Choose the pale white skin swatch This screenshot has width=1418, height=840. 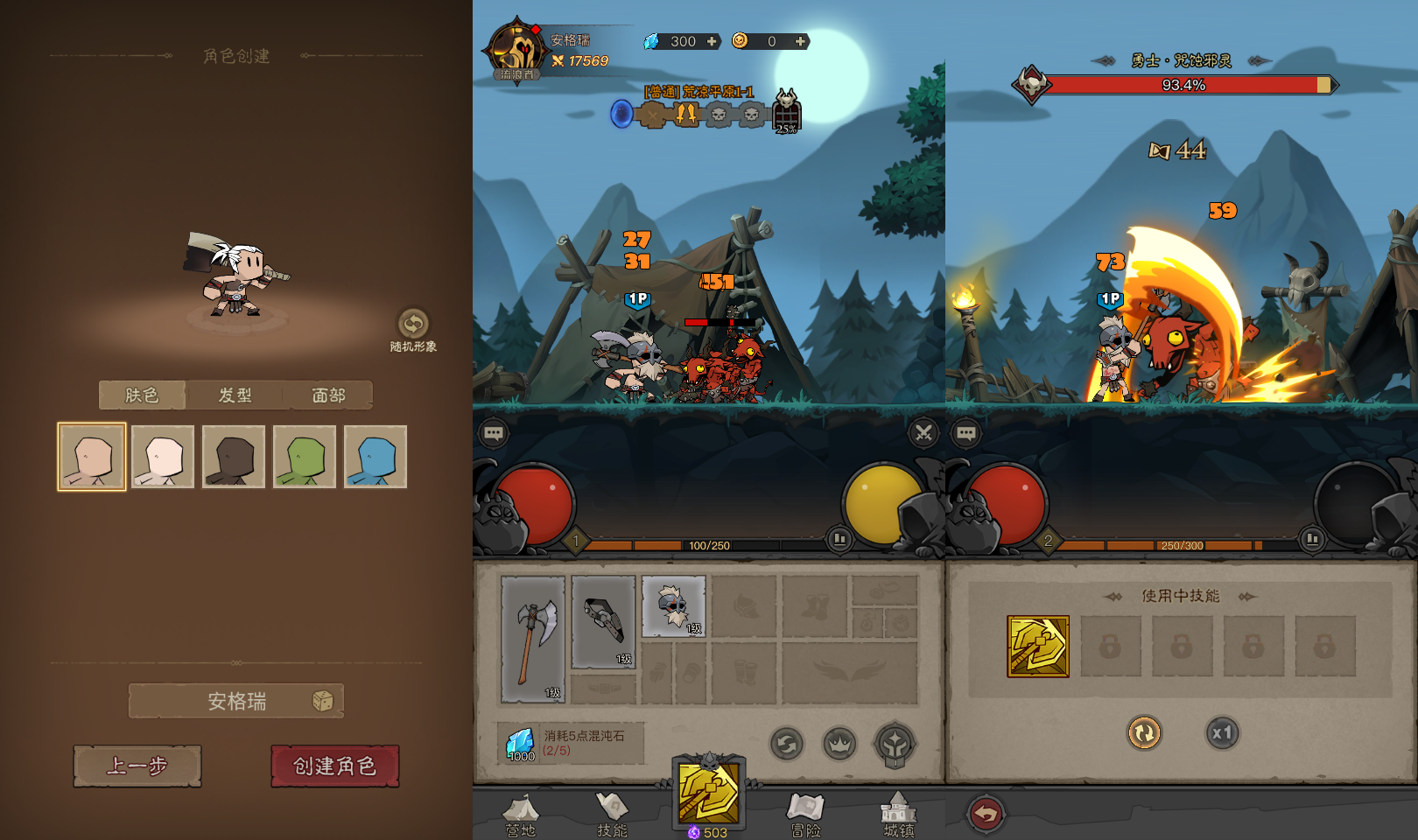click(x=163, y=457)
